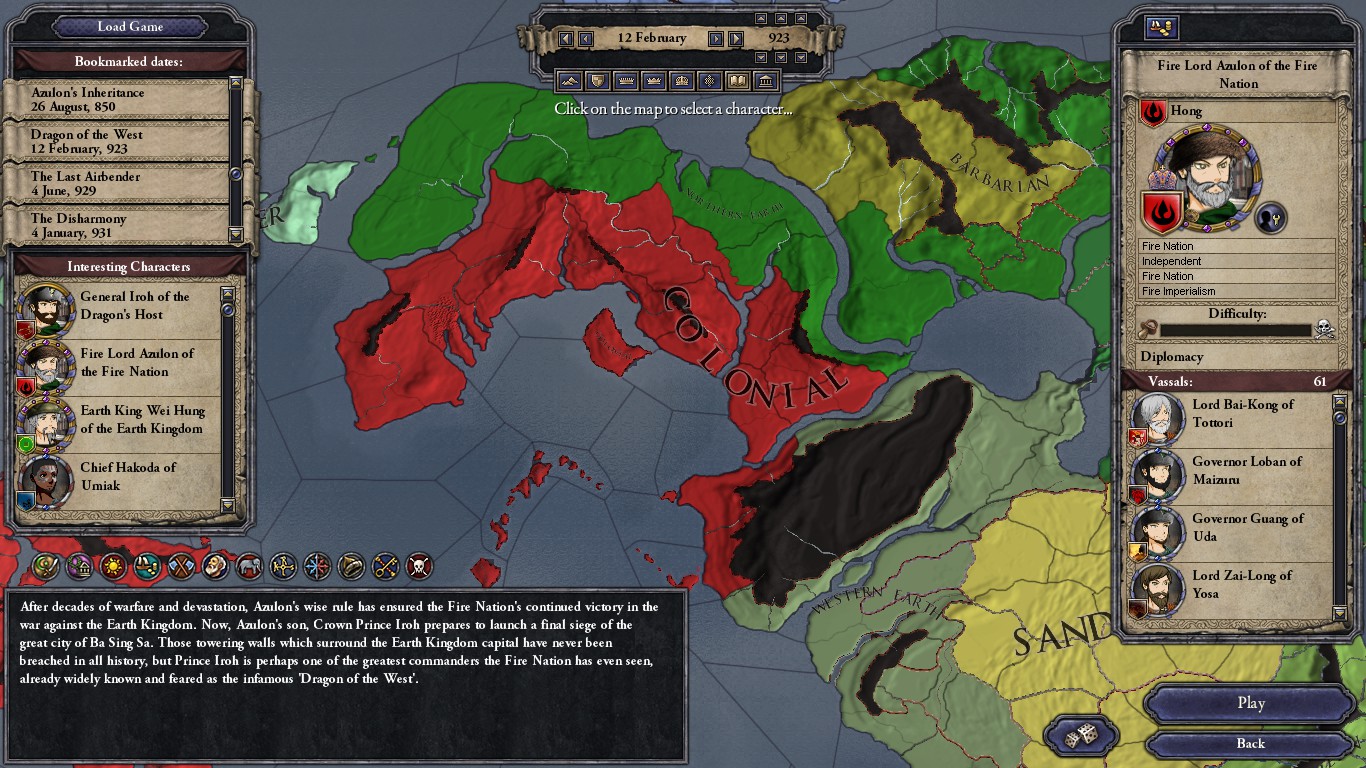Select the kingdoms crown map mode
This screenshot has height=768, width=1366.
click(651, 81)
